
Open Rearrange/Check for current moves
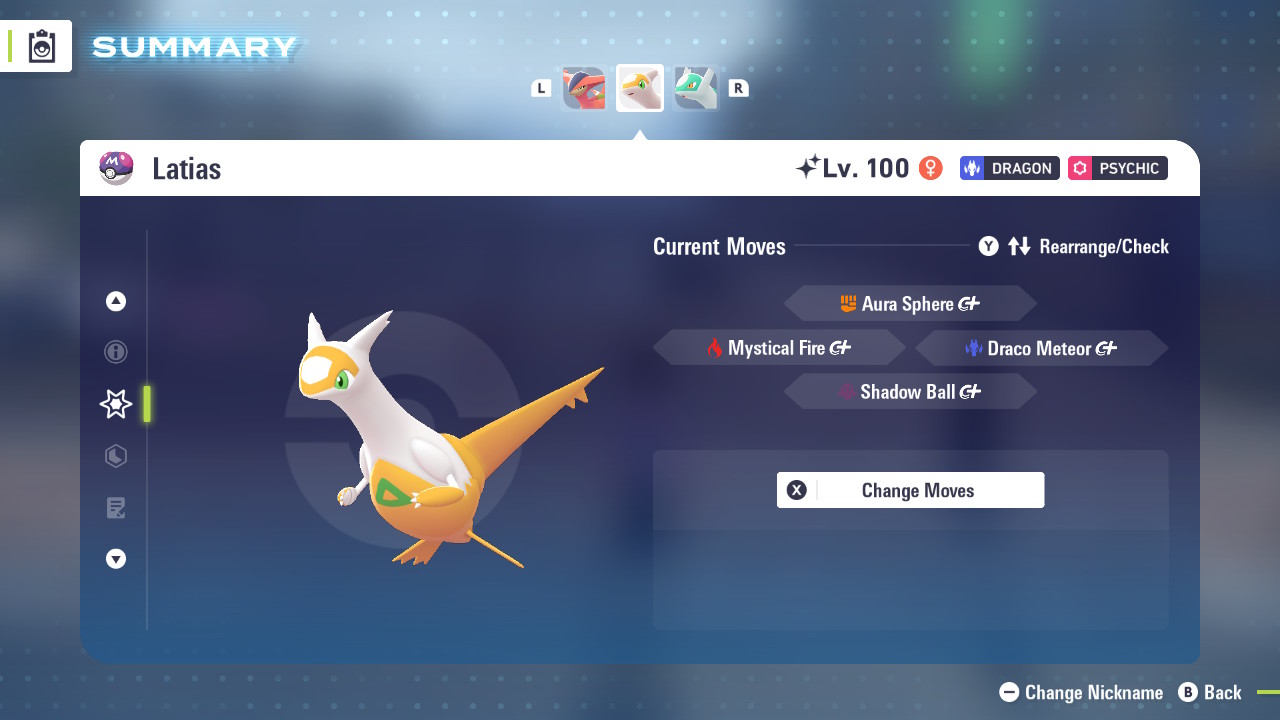coord(1074,246)
